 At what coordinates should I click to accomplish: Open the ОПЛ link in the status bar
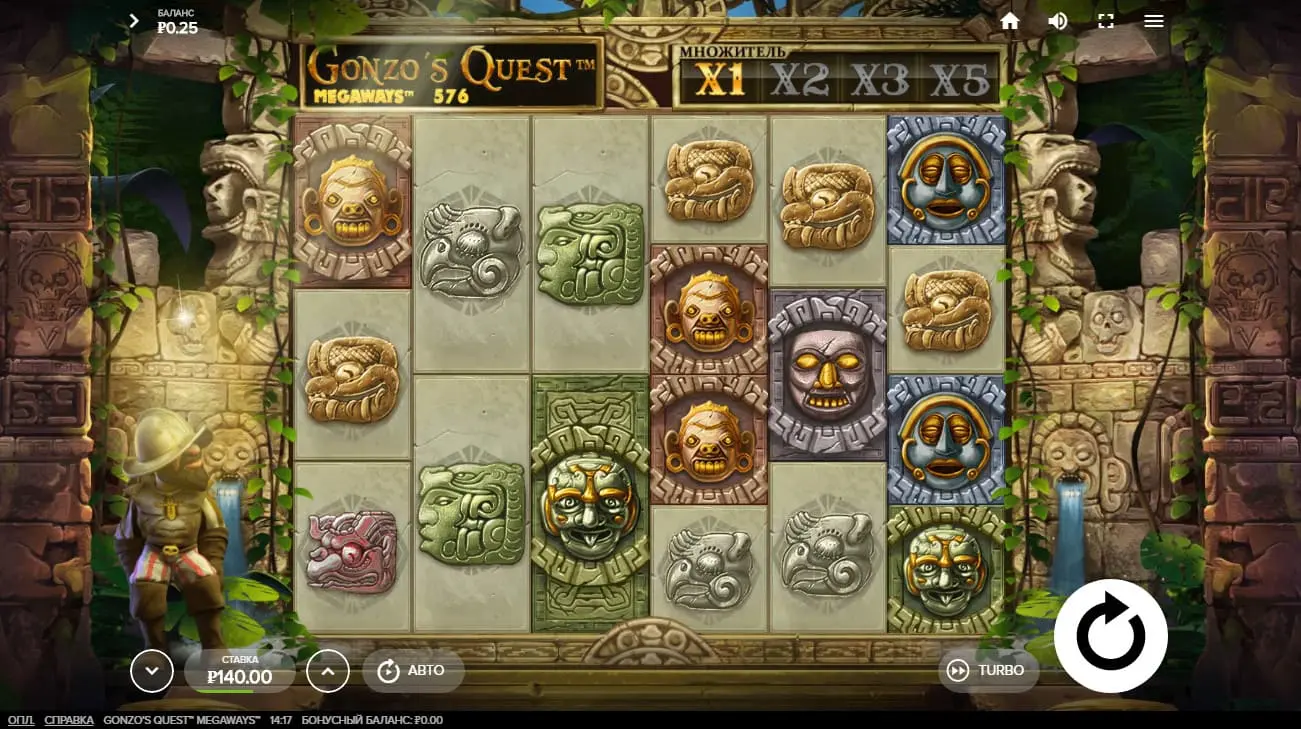tap(20, 719)
